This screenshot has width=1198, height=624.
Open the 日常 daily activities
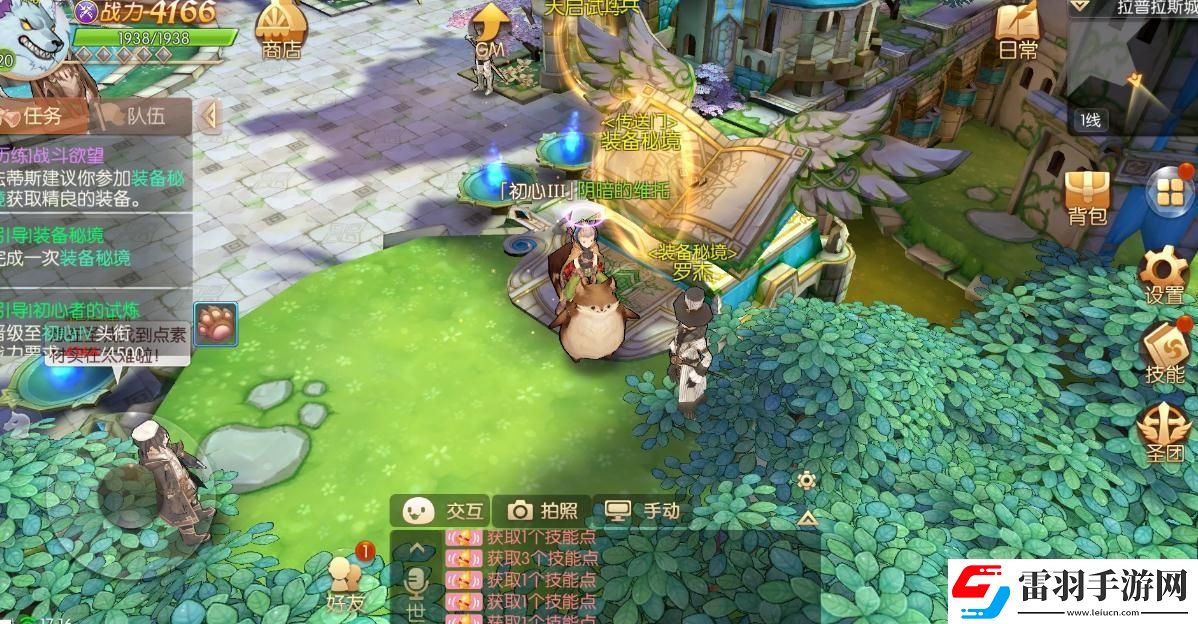pyautogui.click(x=1017, y=30)
